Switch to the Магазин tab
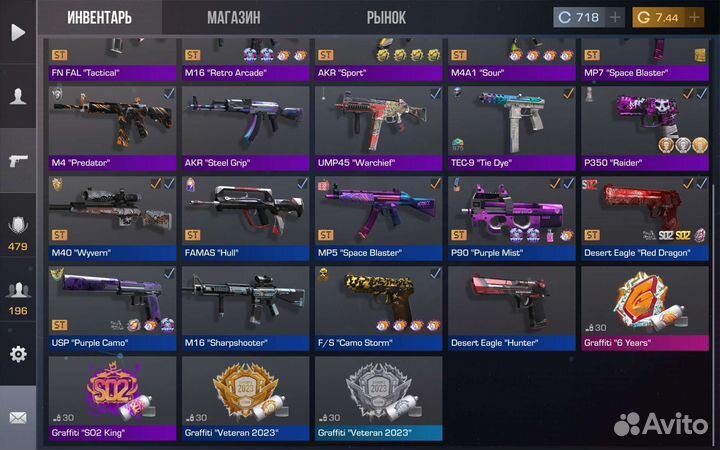 tap(234, 17)
